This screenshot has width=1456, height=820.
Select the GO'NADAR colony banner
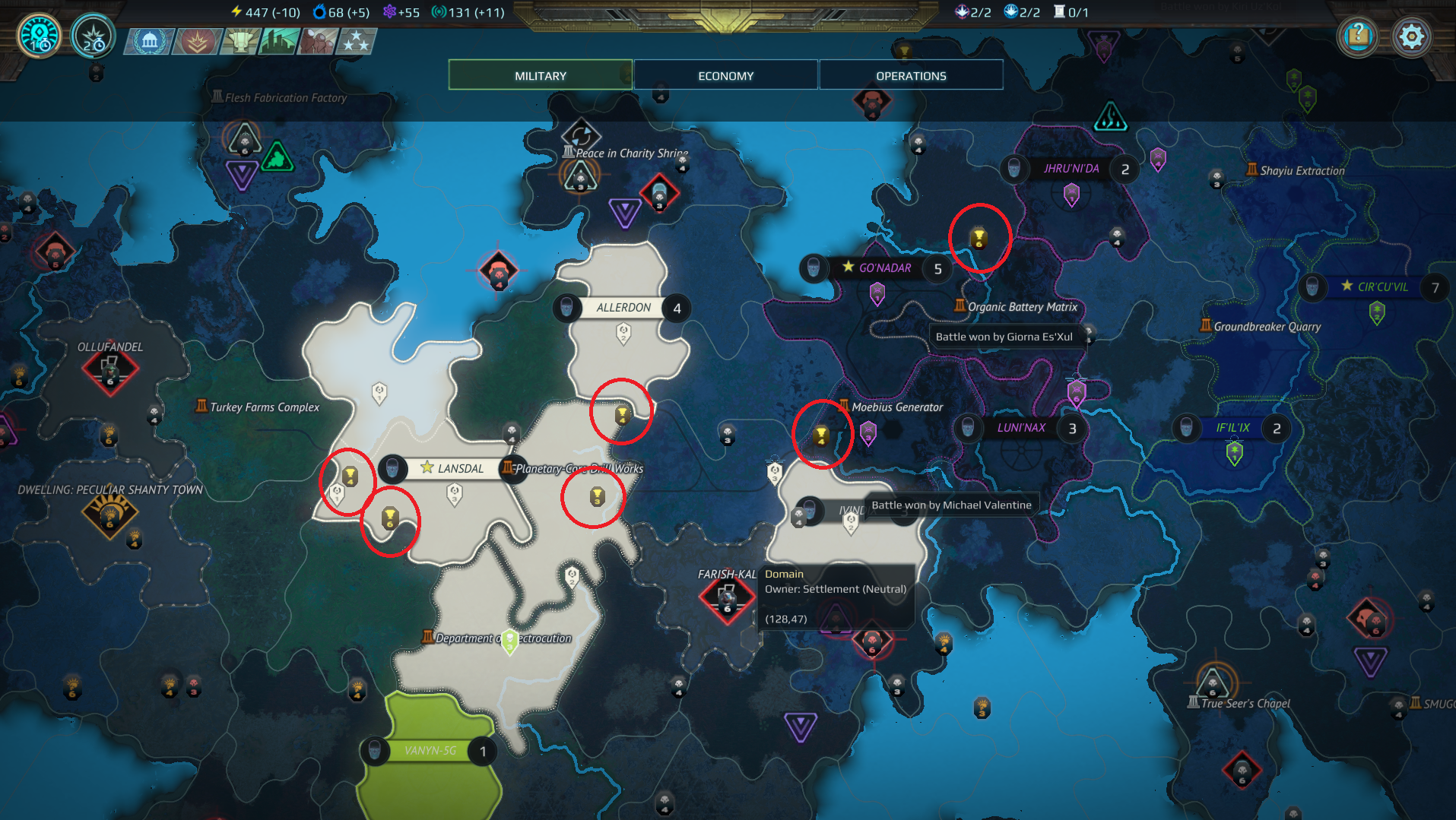[x=884, y=268]
